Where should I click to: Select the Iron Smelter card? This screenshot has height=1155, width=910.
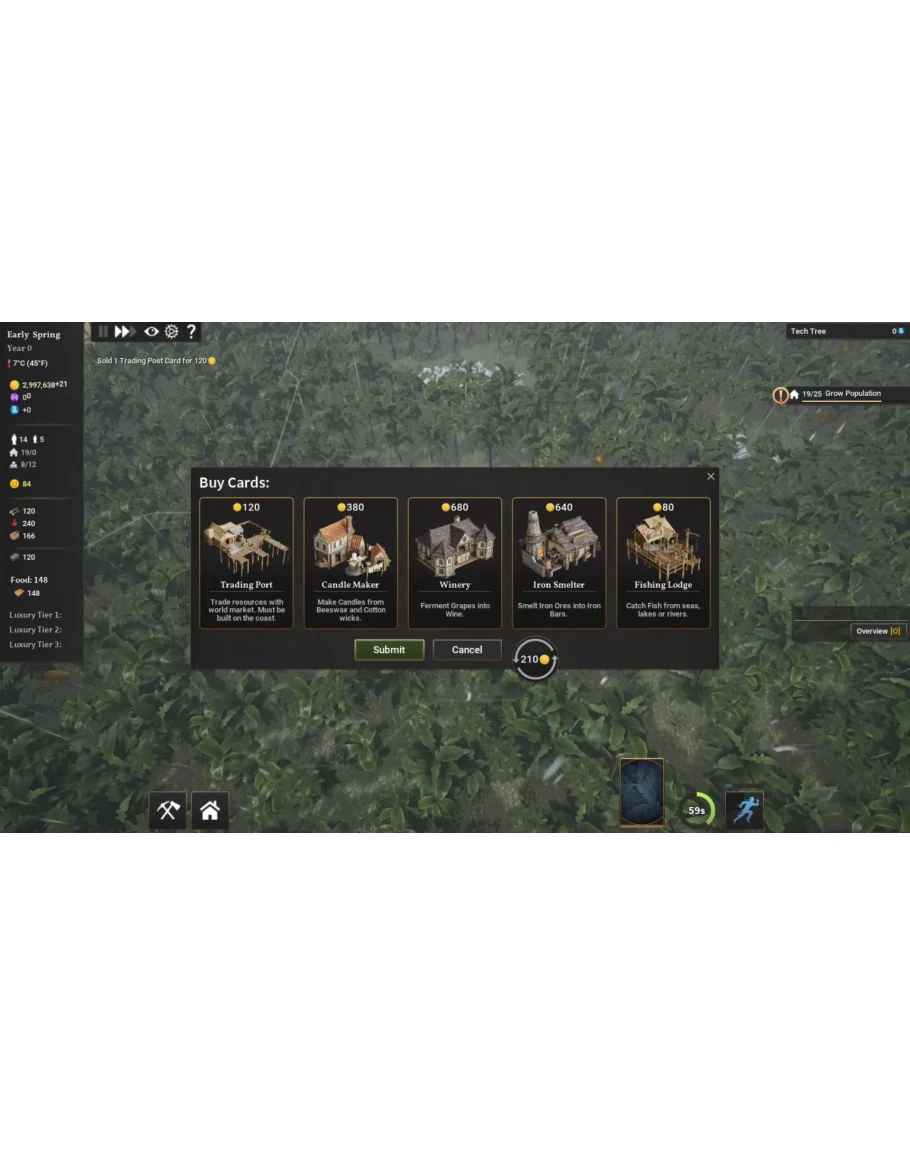click(x=559, y=562)
